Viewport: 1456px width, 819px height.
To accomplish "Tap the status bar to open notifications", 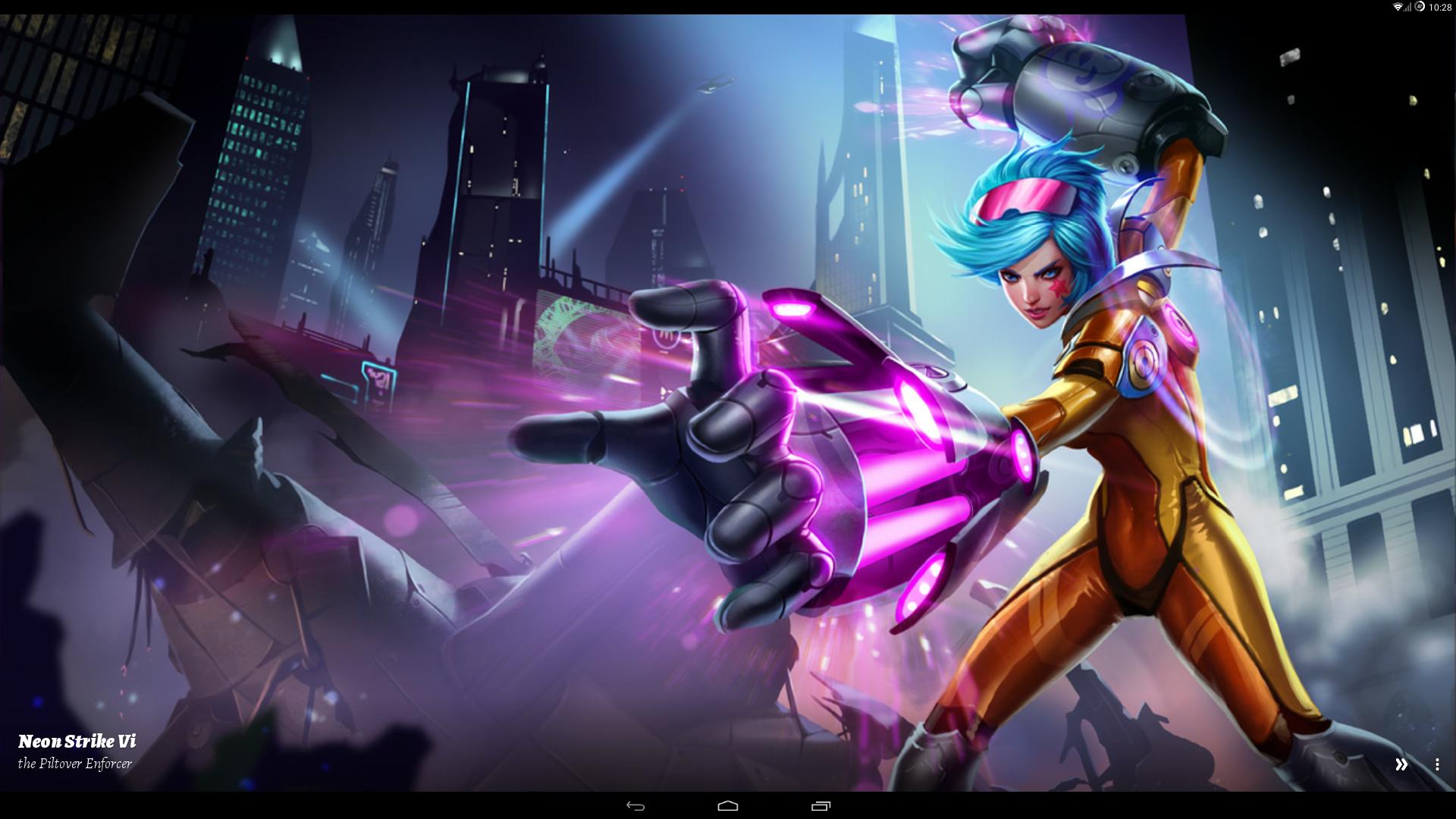I will click(x=728, y=8).
